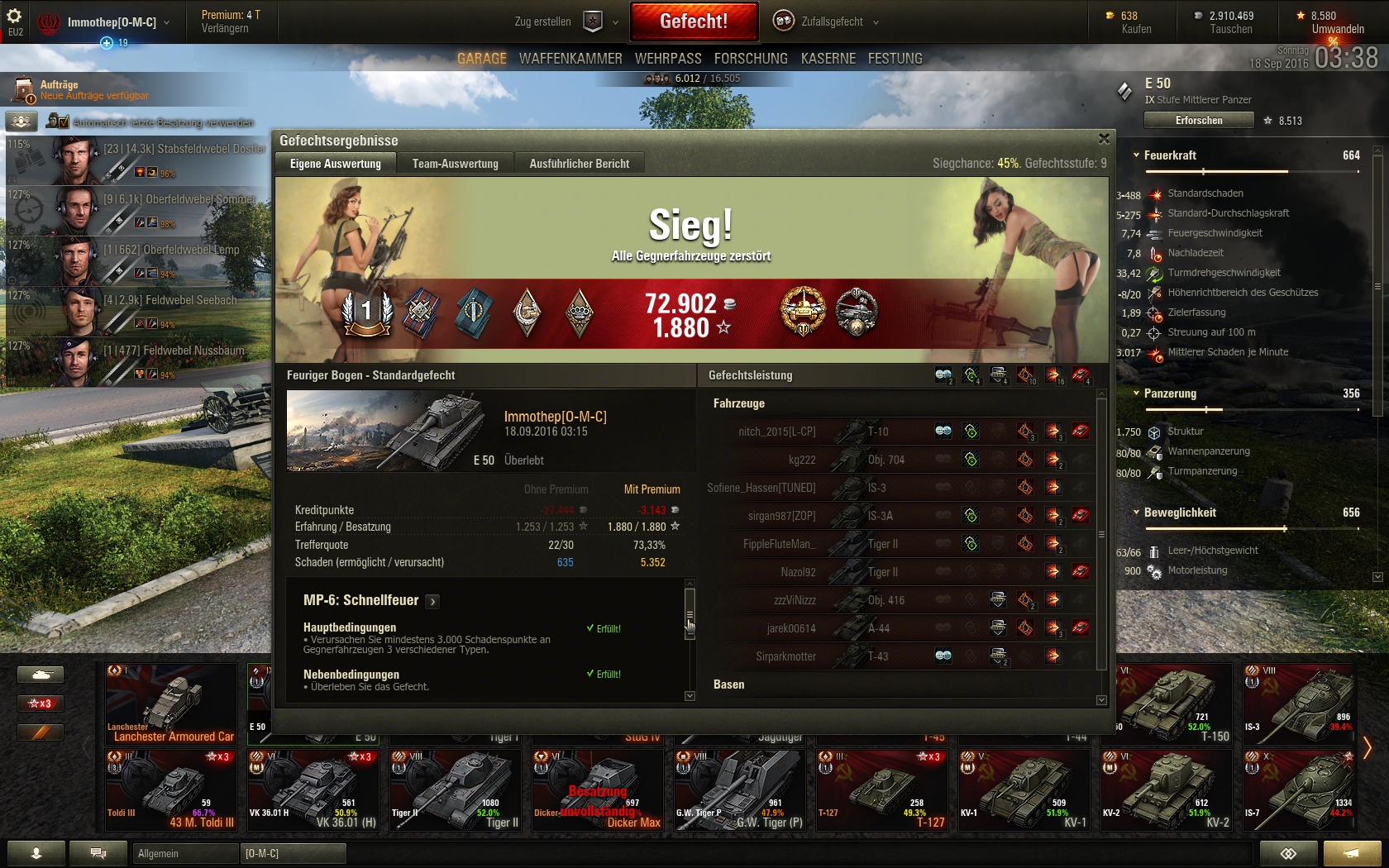Screen dimensions: 1389x868
Task: Expand the MP-6: Schnellfeuer mission details
Action: tap(432, 601)
